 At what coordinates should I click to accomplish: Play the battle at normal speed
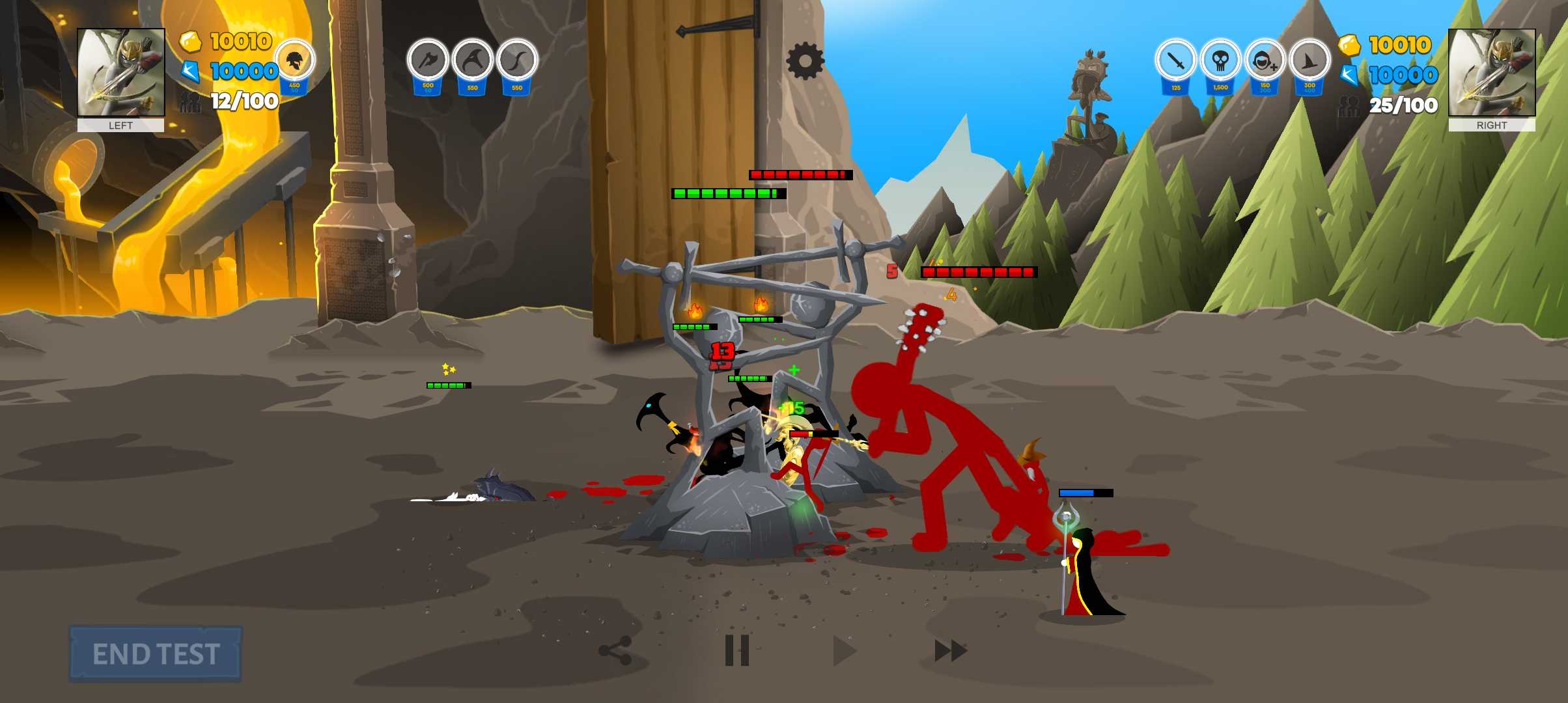[844, 650]
